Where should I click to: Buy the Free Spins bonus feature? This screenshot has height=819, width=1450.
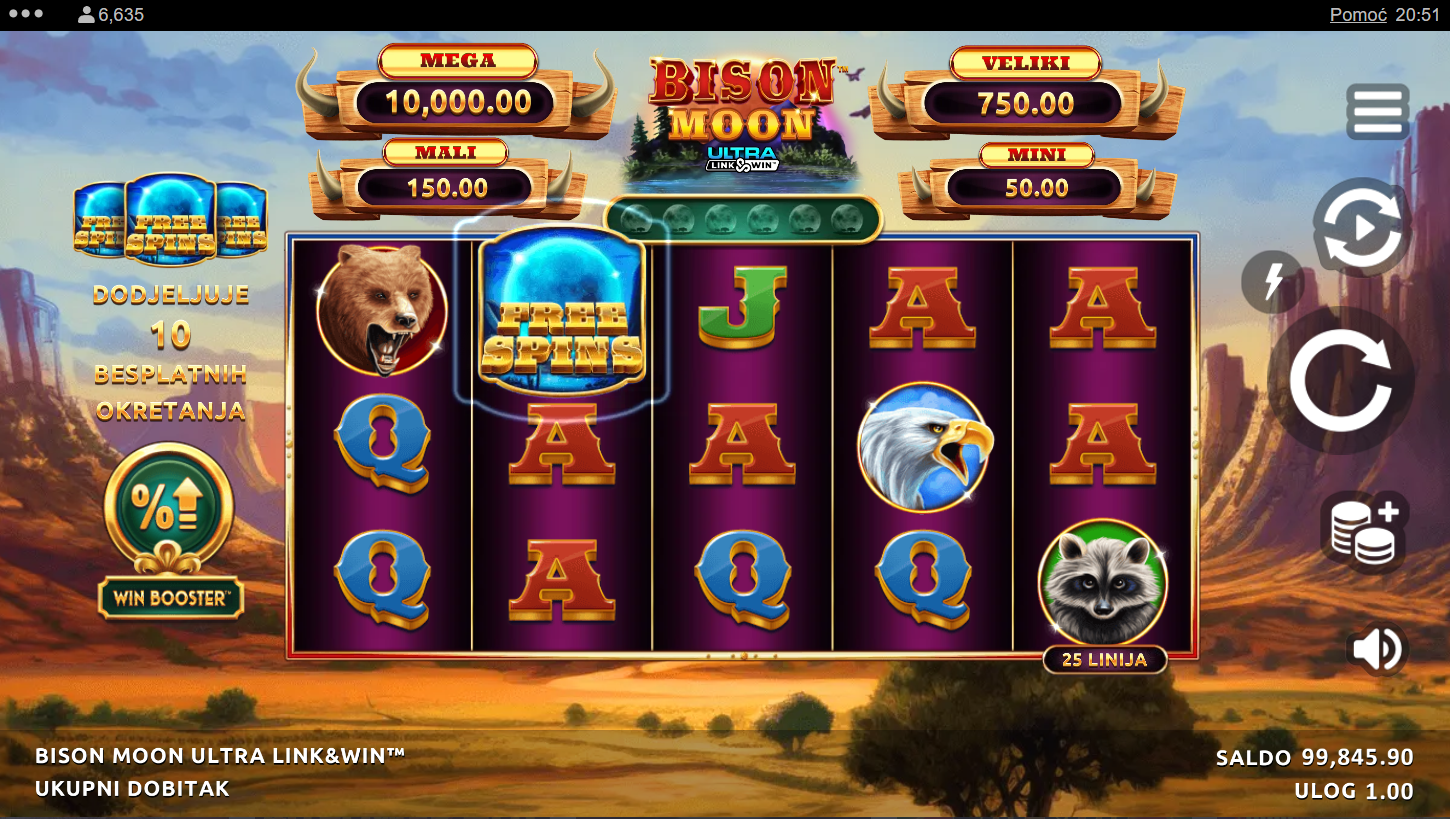(170, 220)
